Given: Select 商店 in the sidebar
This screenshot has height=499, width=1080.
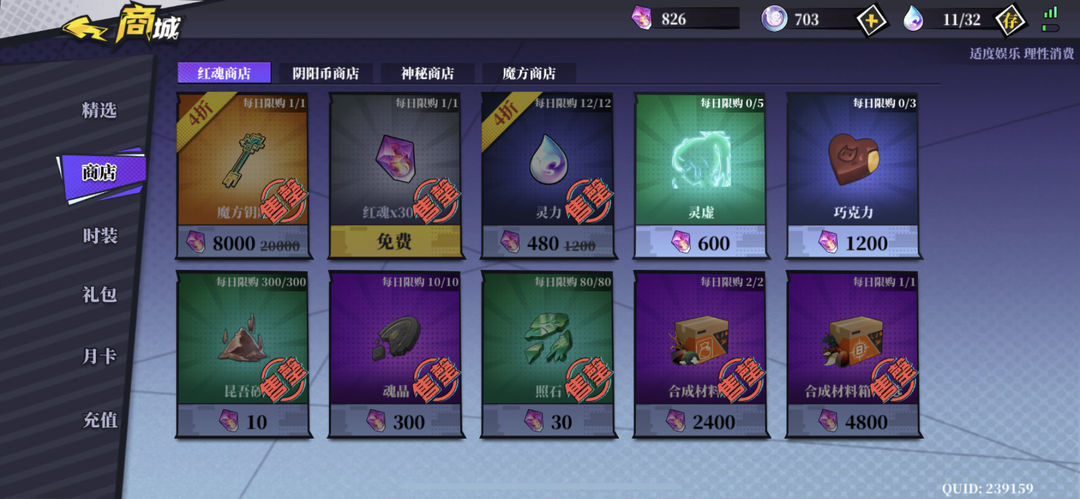Looking at the screenshot, I should coord(99,172).
